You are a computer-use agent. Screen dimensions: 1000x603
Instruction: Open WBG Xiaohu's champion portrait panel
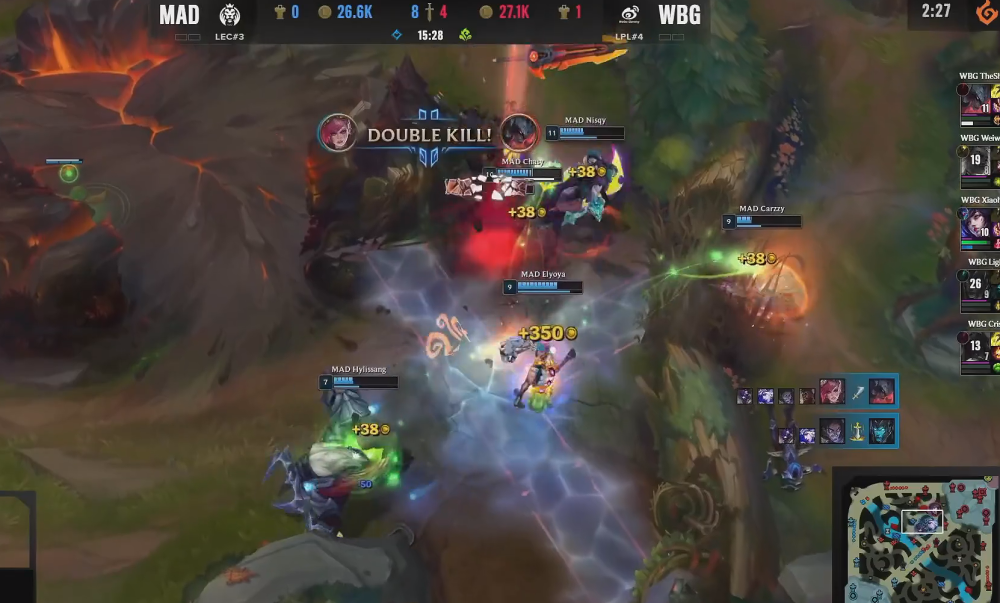coord(980,222)
